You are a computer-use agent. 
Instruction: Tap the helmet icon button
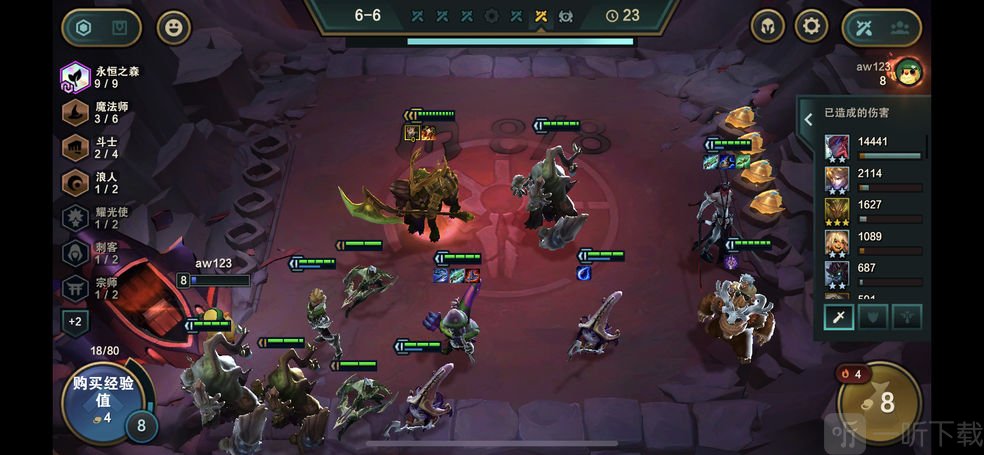pyautogui.click(x=768, y=26)
